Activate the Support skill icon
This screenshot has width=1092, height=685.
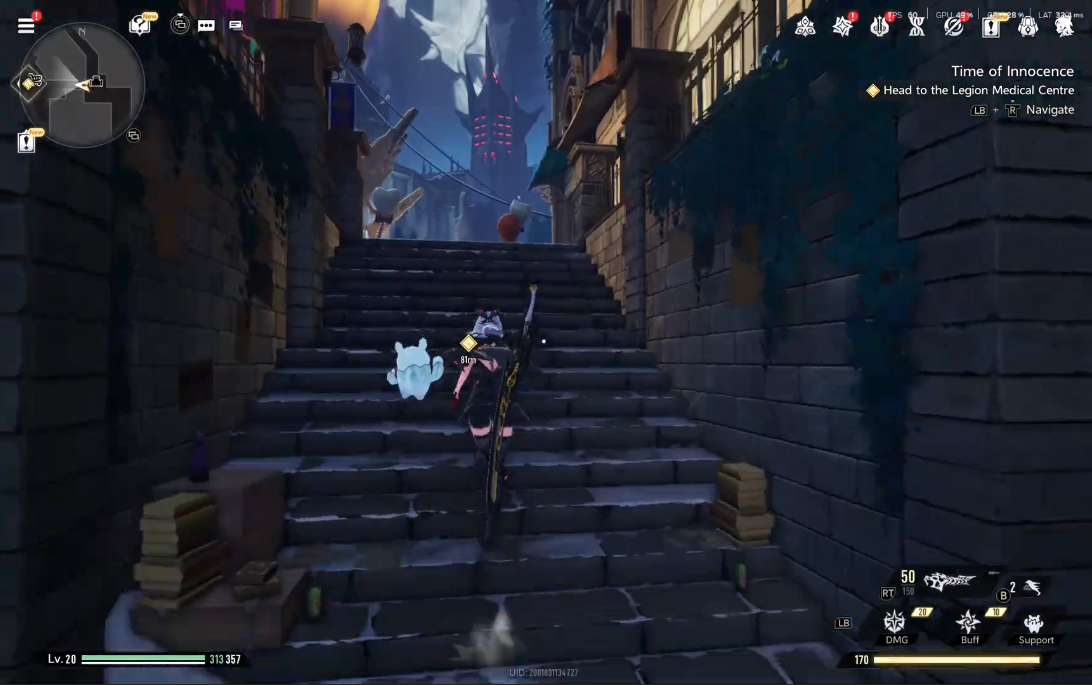[x=1036, y=624]
